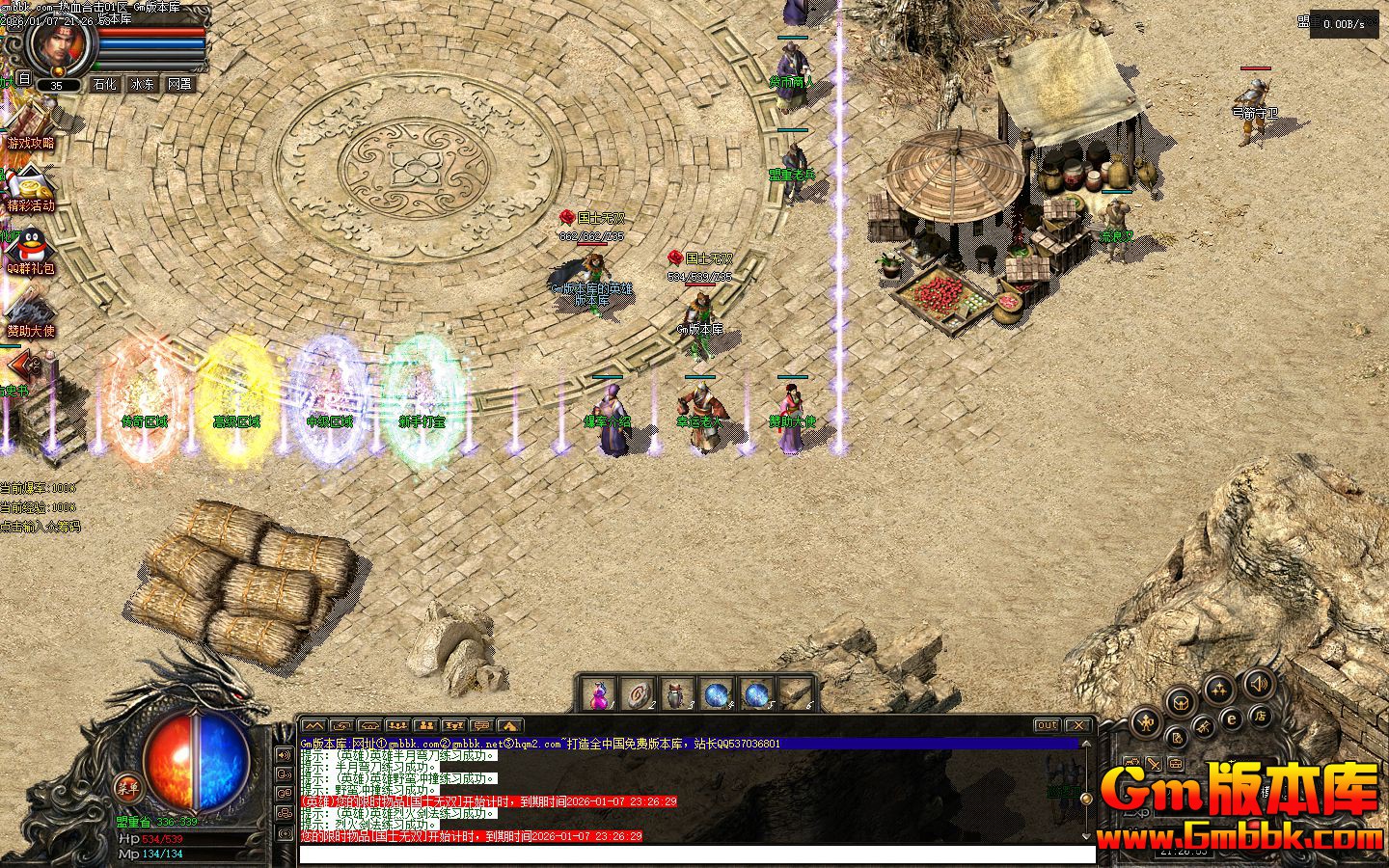Claim the QQ群礼包 penguin gift

tap(29, 251)
